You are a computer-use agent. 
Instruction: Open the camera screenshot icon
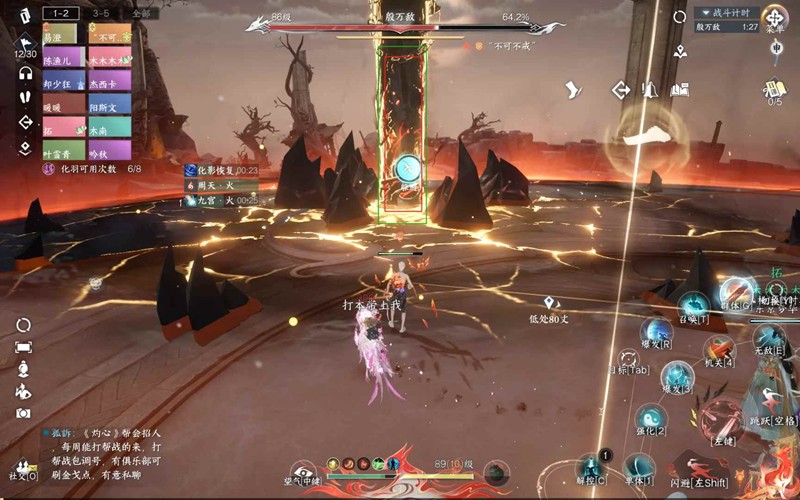24,412
